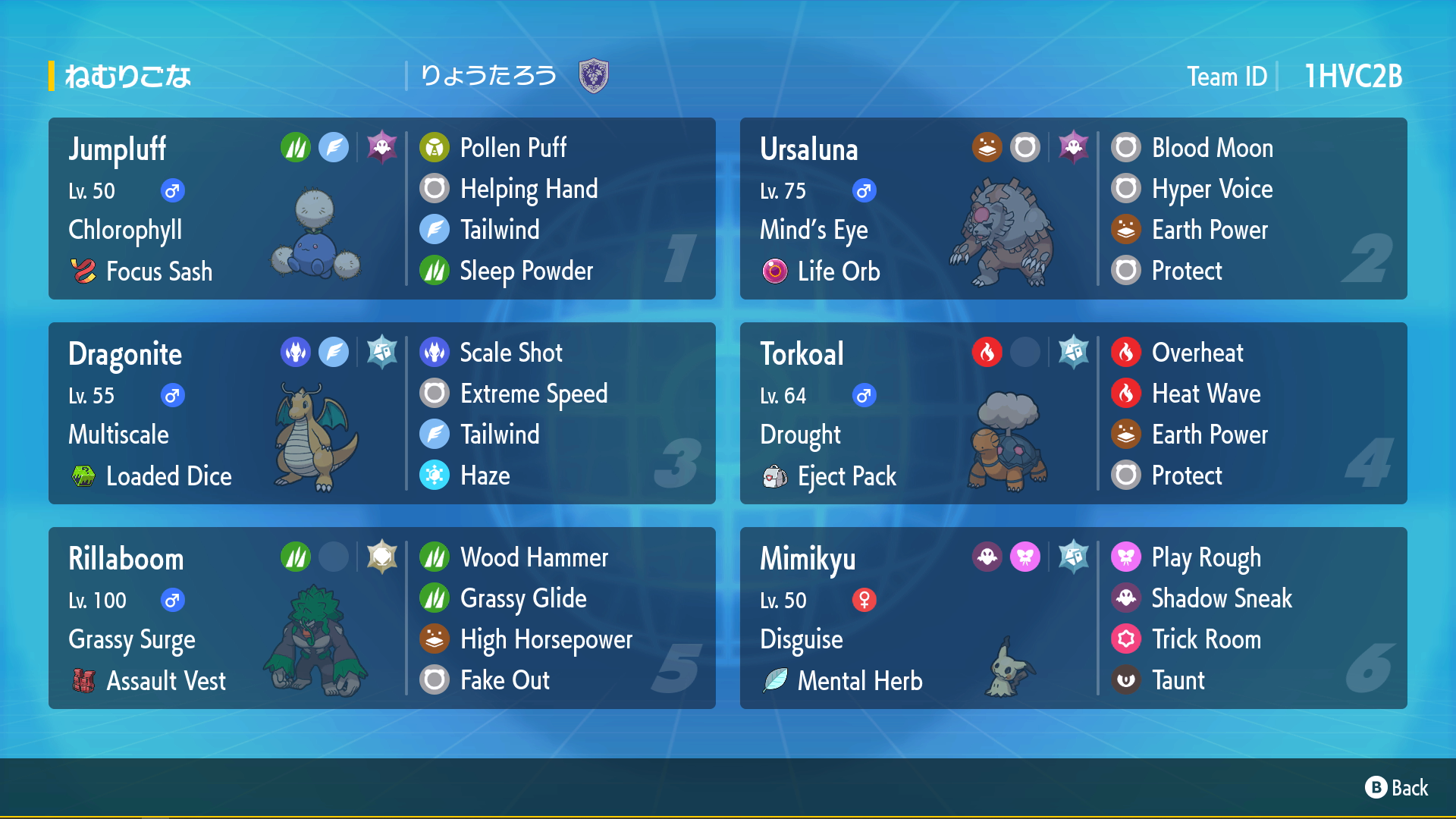The height and width of the screenshot is (819, 1456).
Task: Select Torkoal's Heat Wave move
Action: click(x=1205, y=394)
